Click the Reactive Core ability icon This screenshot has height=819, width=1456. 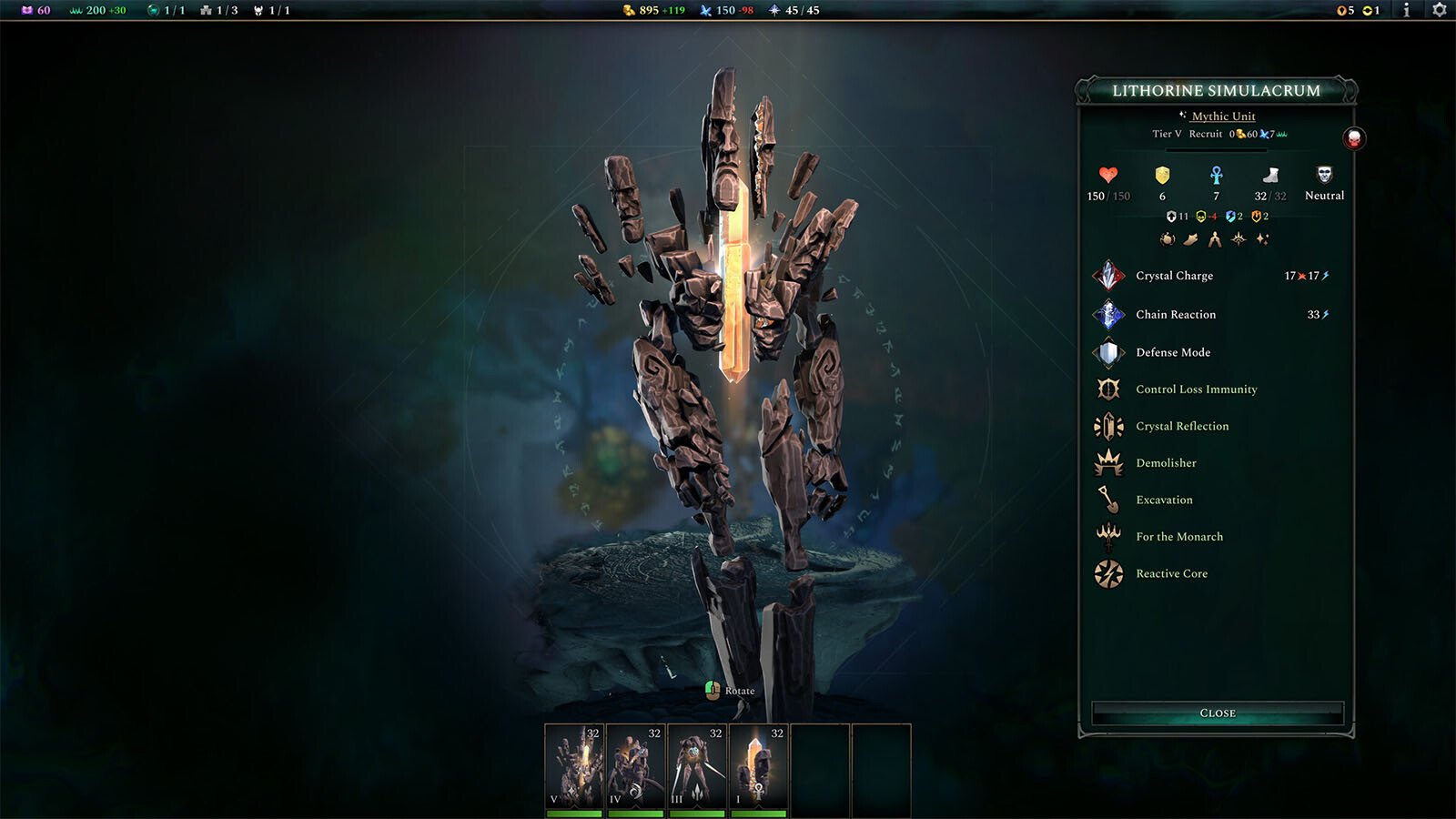coord(1109,573)
